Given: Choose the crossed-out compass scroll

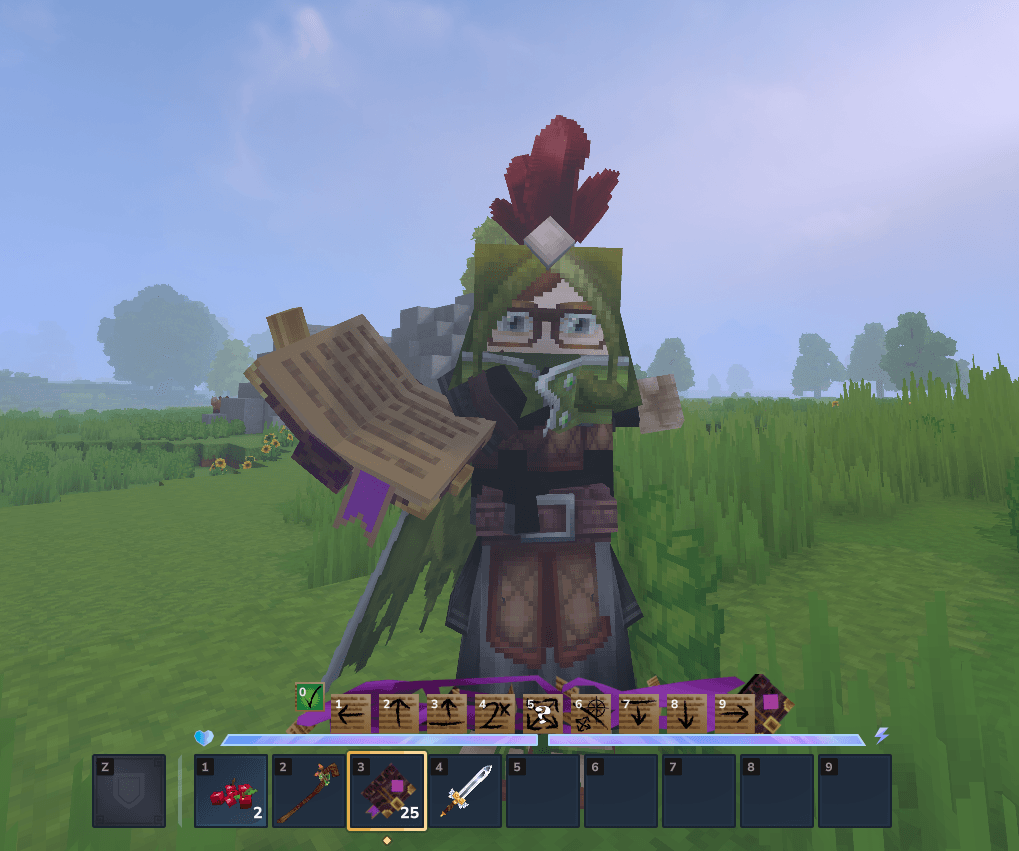Looking at the screenshot, I should 591,713.
